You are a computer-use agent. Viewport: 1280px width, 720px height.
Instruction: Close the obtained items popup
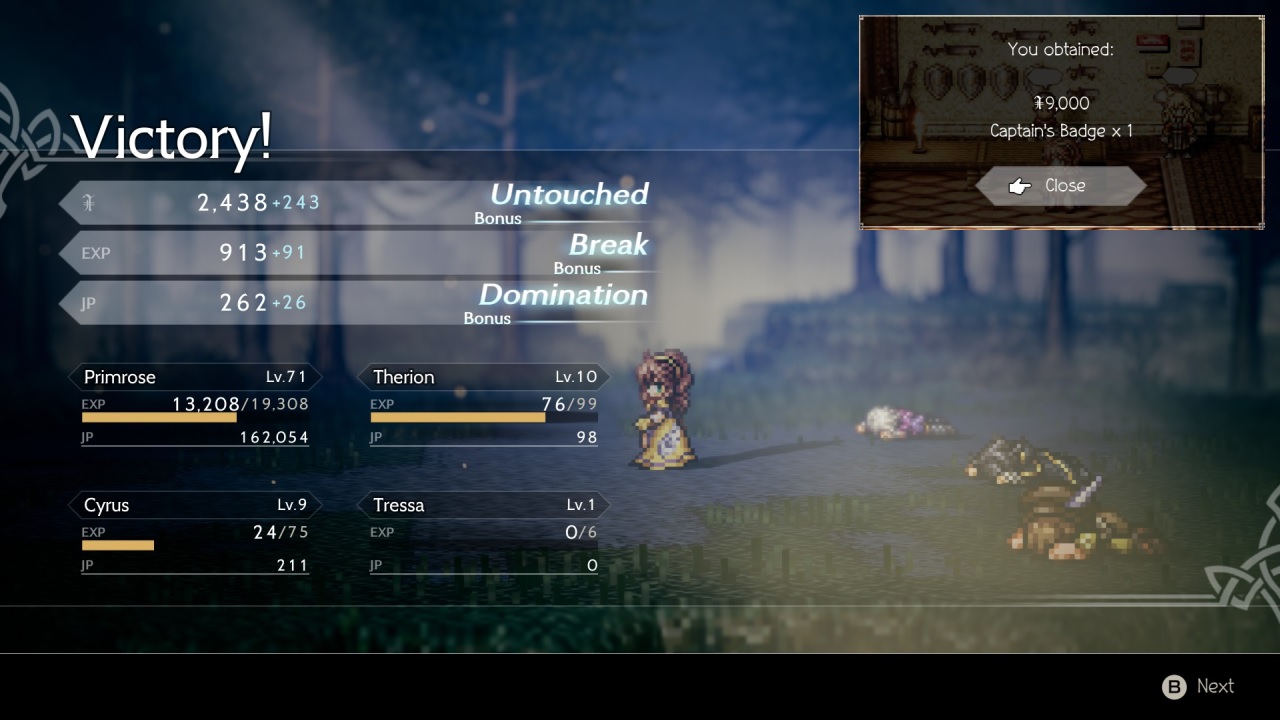tap(1062, 186)
